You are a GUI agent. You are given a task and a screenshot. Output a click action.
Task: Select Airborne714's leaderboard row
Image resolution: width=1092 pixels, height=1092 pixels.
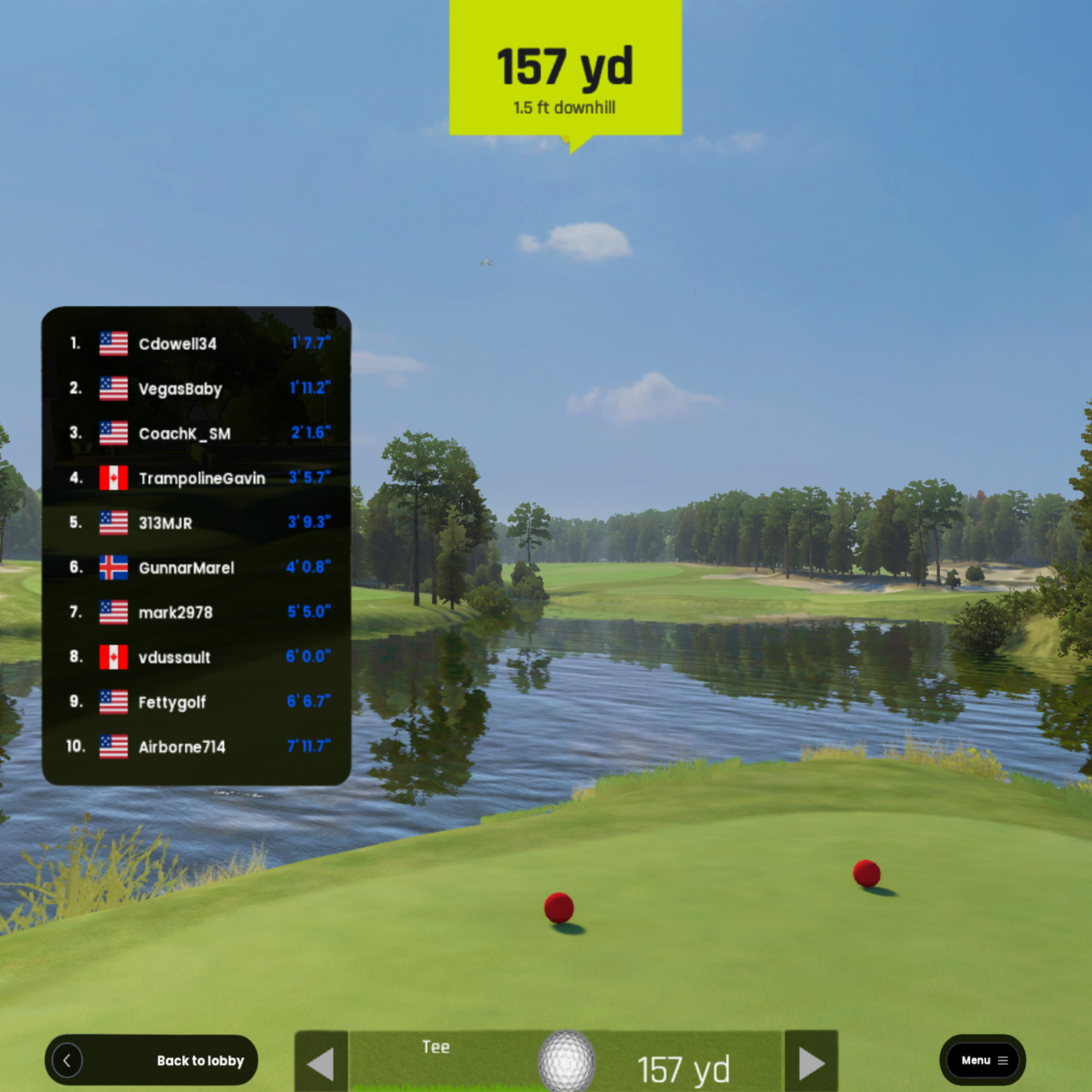(x=197, y=746)
